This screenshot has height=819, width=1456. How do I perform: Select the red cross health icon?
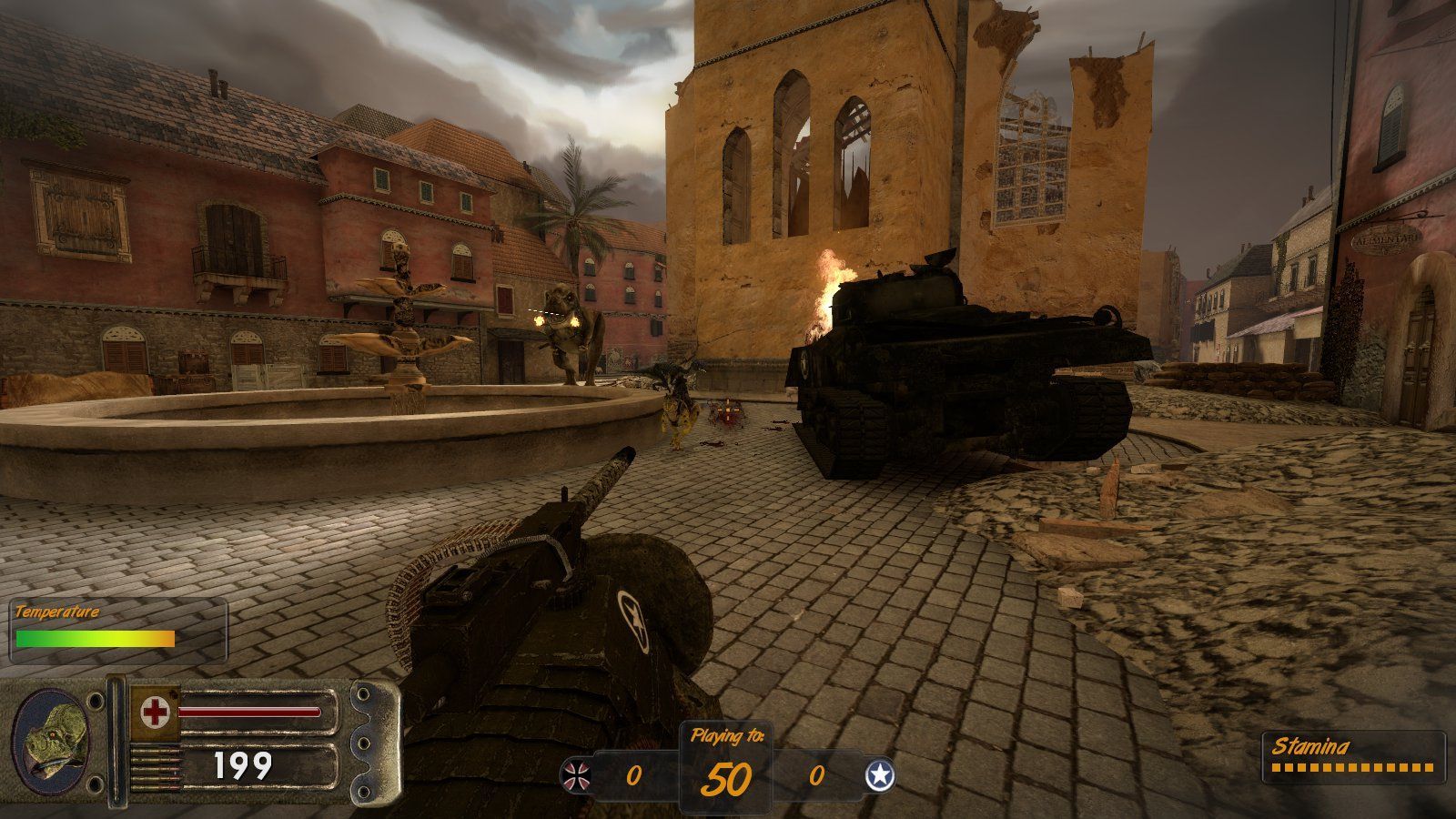[152, 712]
